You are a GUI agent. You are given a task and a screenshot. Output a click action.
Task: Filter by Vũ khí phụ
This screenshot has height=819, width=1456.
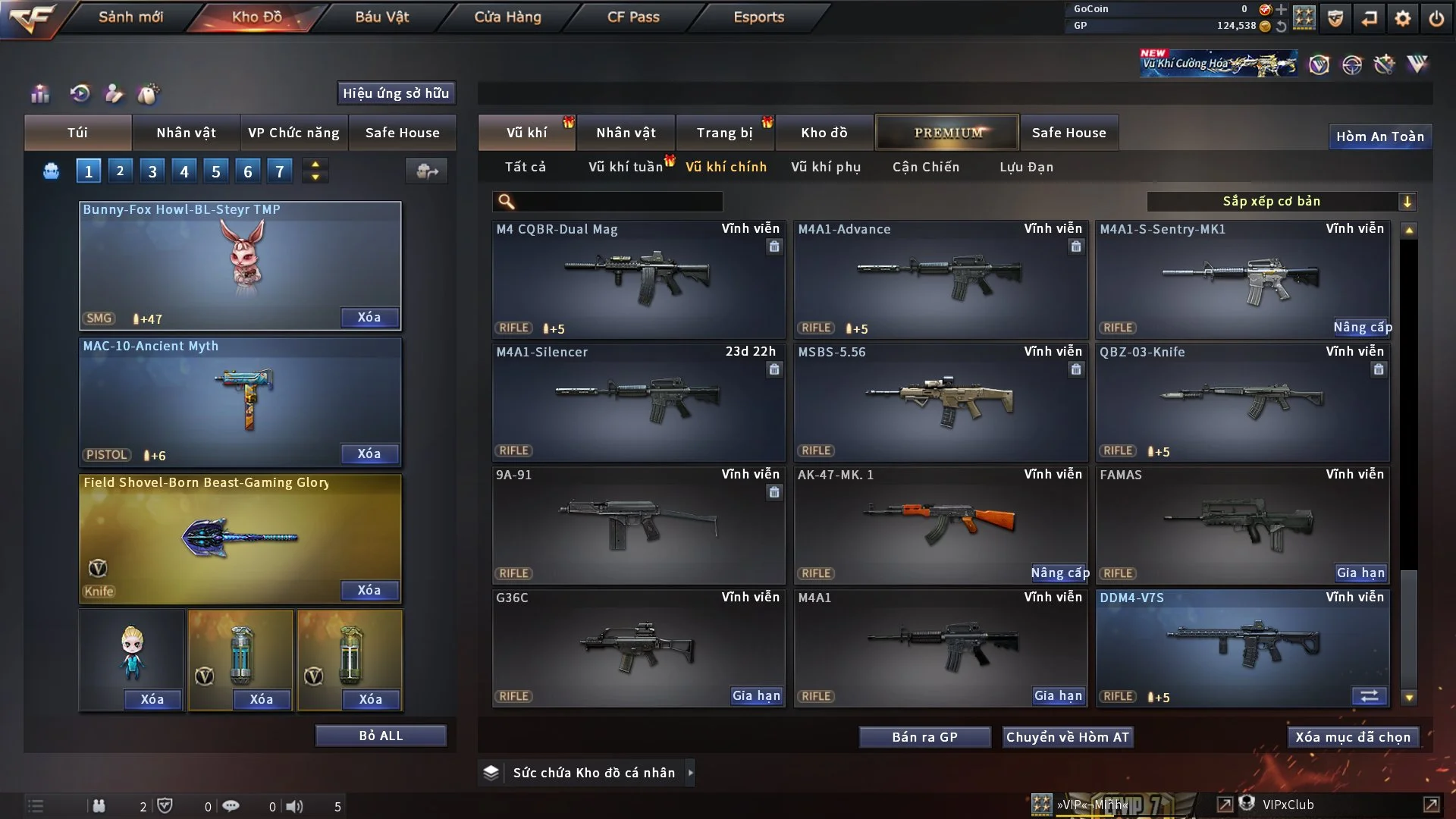point(826,167)
